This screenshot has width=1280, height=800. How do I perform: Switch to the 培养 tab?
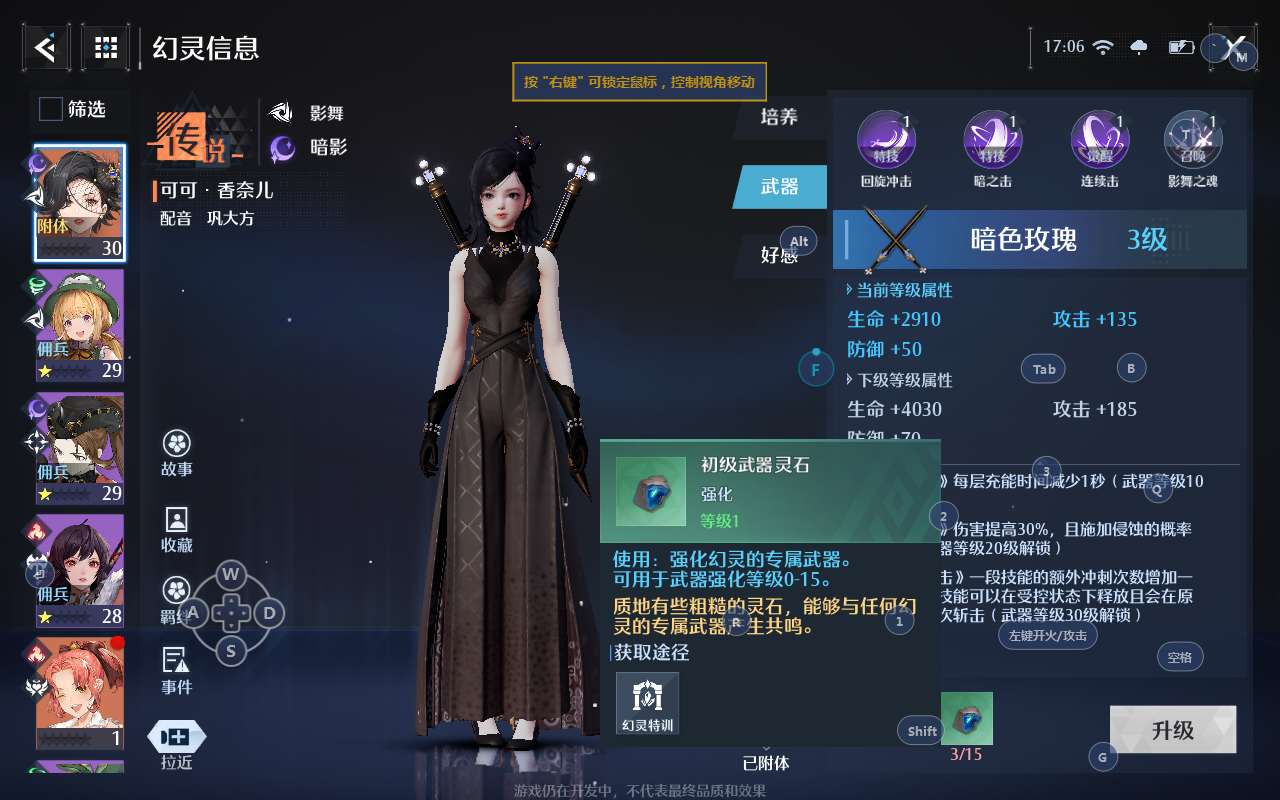(x=779, y=117)
